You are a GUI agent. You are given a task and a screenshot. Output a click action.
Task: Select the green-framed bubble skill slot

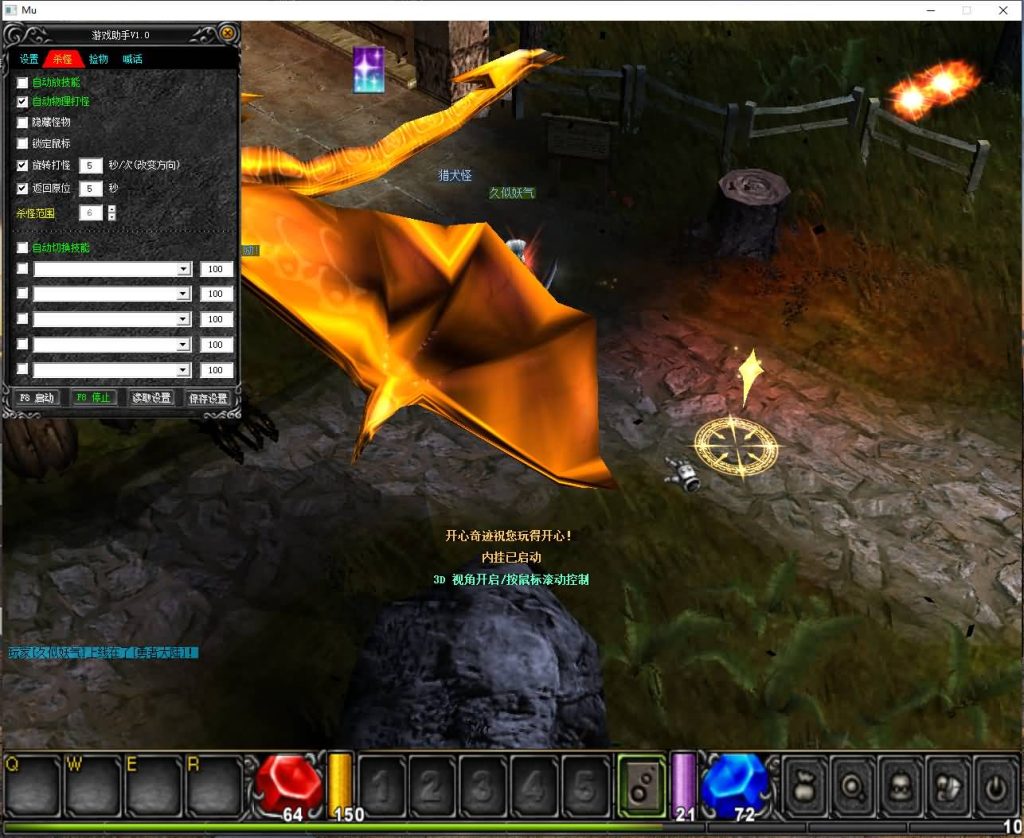[640, 782]
